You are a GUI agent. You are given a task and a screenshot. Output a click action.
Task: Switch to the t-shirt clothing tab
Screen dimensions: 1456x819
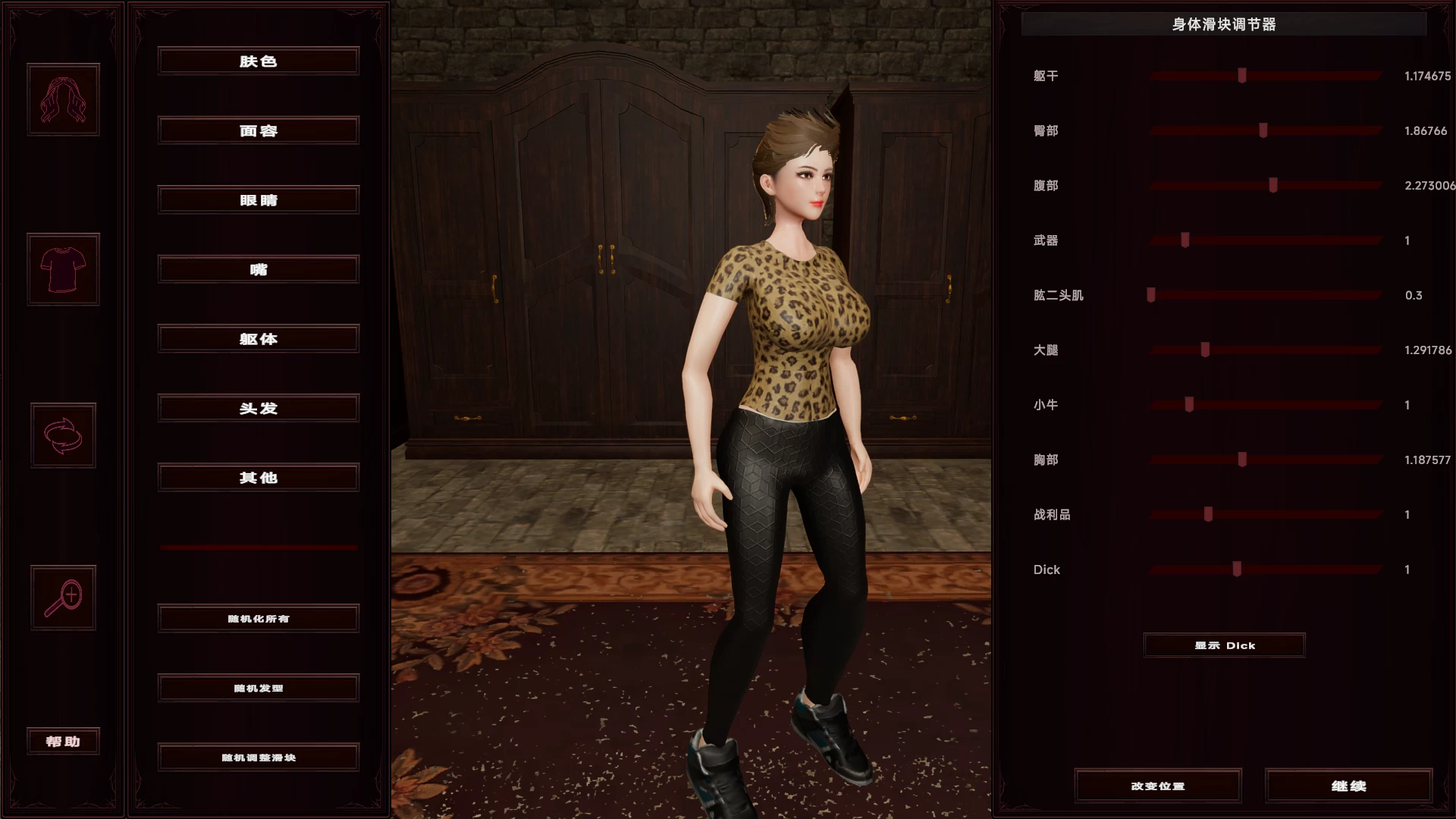[x=63, y=269]
